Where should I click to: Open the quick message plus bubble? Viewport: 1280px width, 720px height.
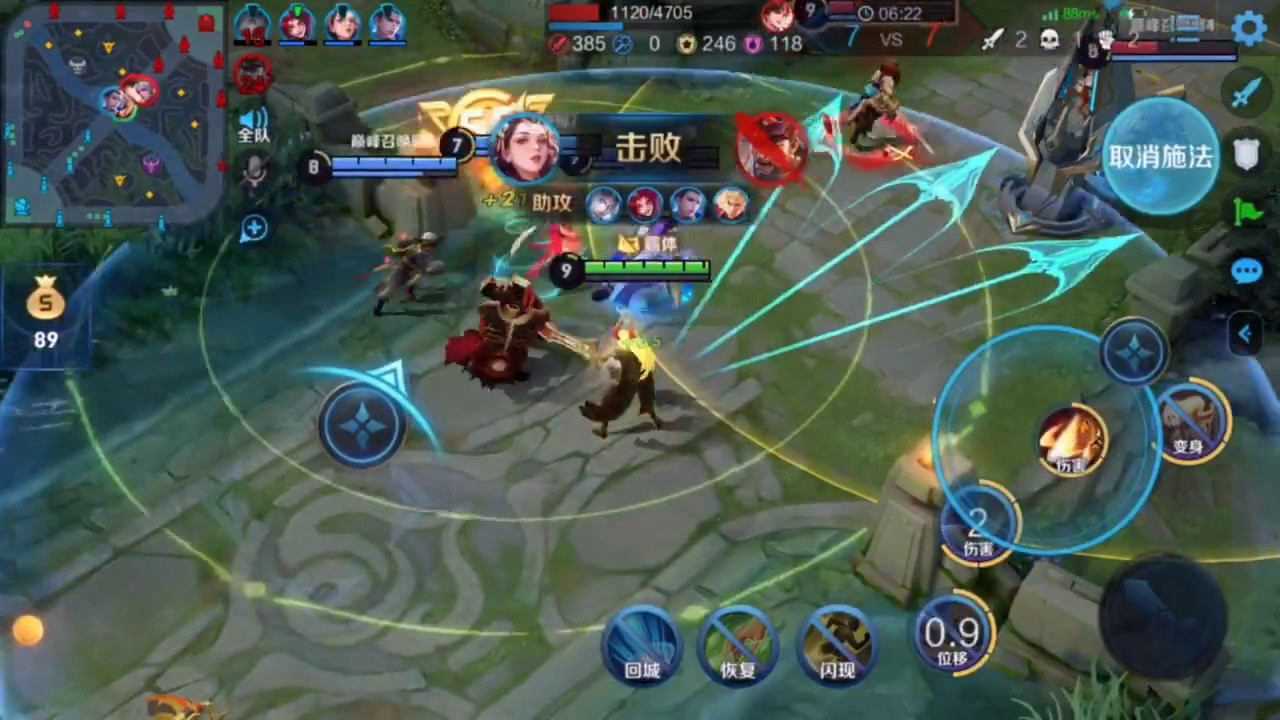(254, 229)
